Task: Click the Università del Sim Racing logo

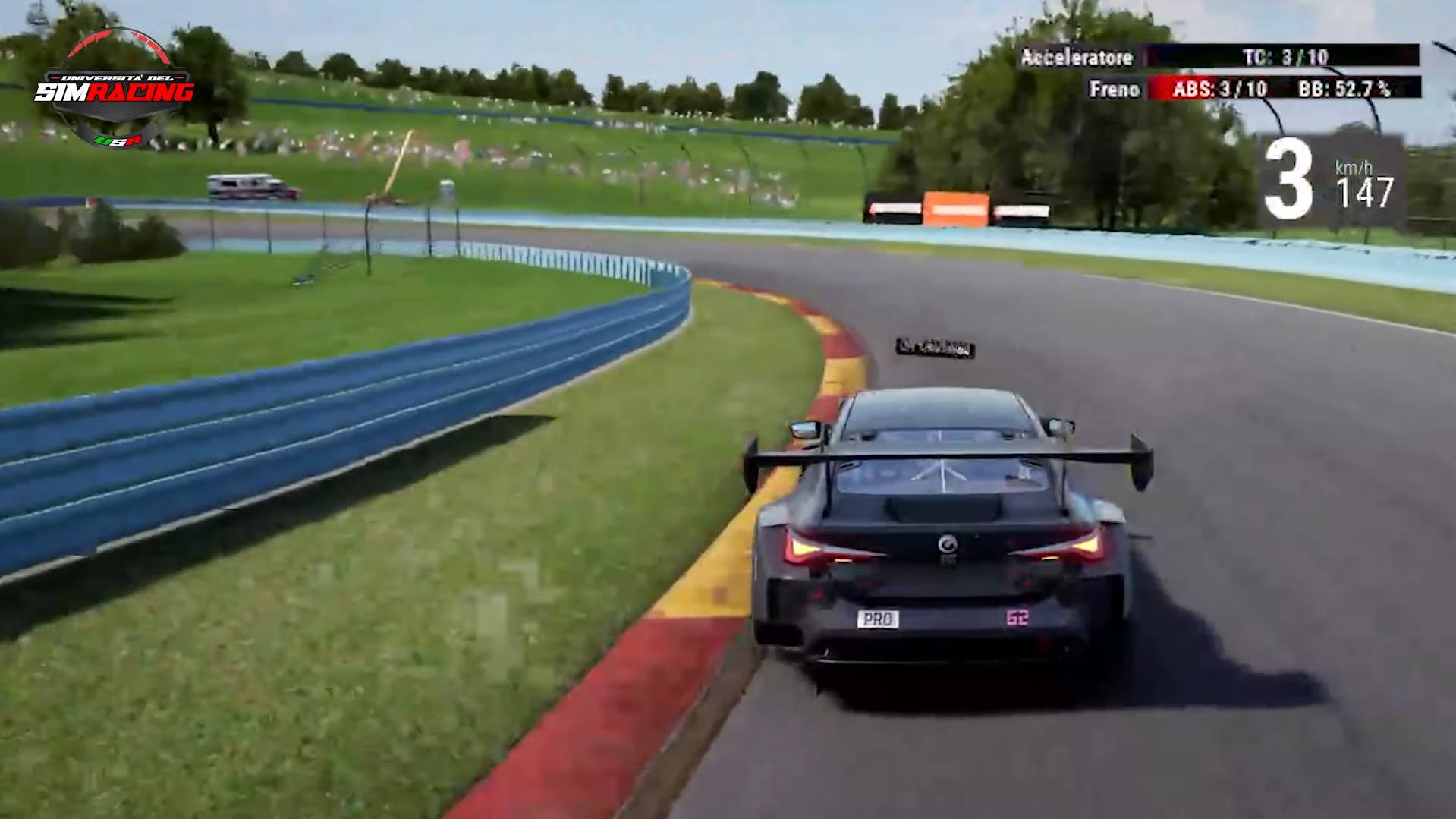Action: pos(115,90)
